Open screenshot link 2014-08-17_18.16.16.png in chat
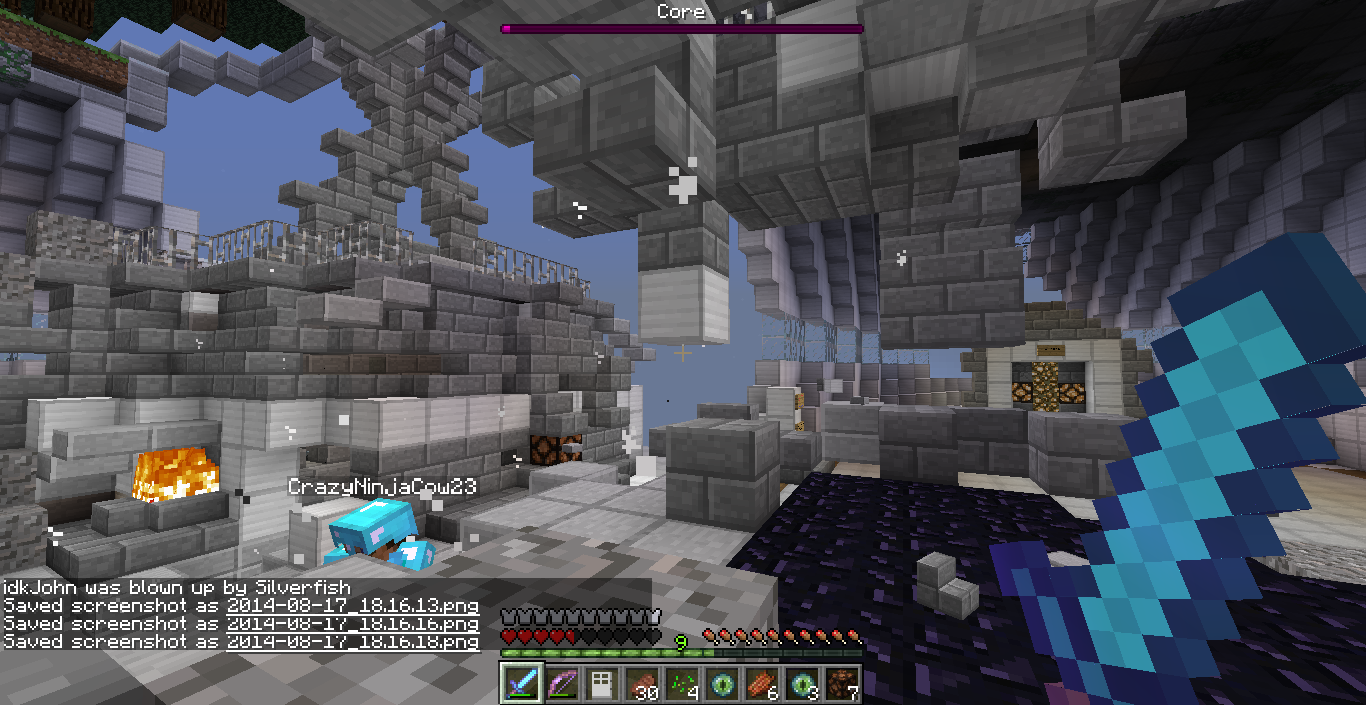 click(x=352, y=624)
